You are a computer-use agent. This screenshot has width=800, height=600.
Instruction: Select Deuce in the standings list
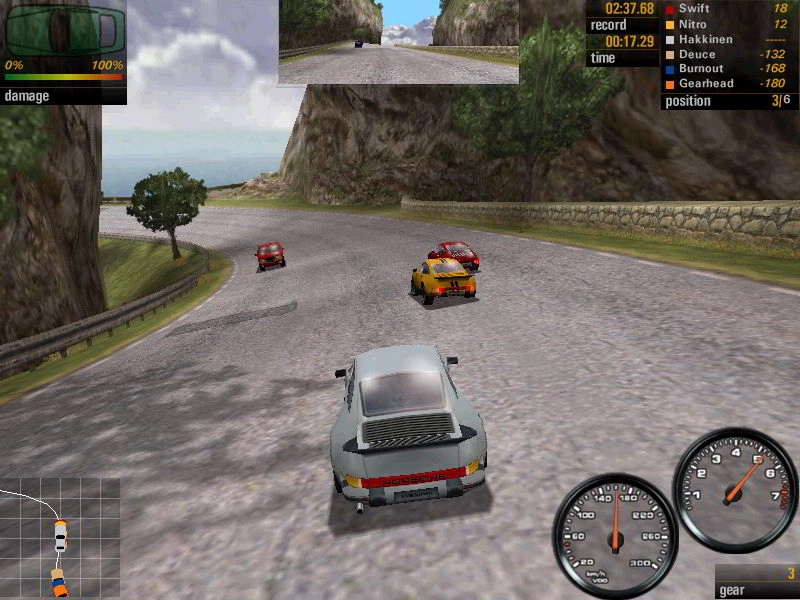coord(696,54)
